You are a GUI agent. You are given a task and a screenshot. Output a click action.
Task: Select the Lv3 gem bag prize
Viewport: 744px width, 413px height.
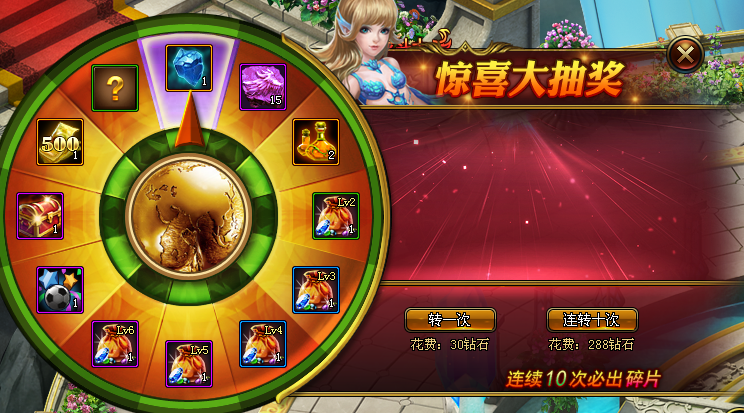(x=316, y=289)
